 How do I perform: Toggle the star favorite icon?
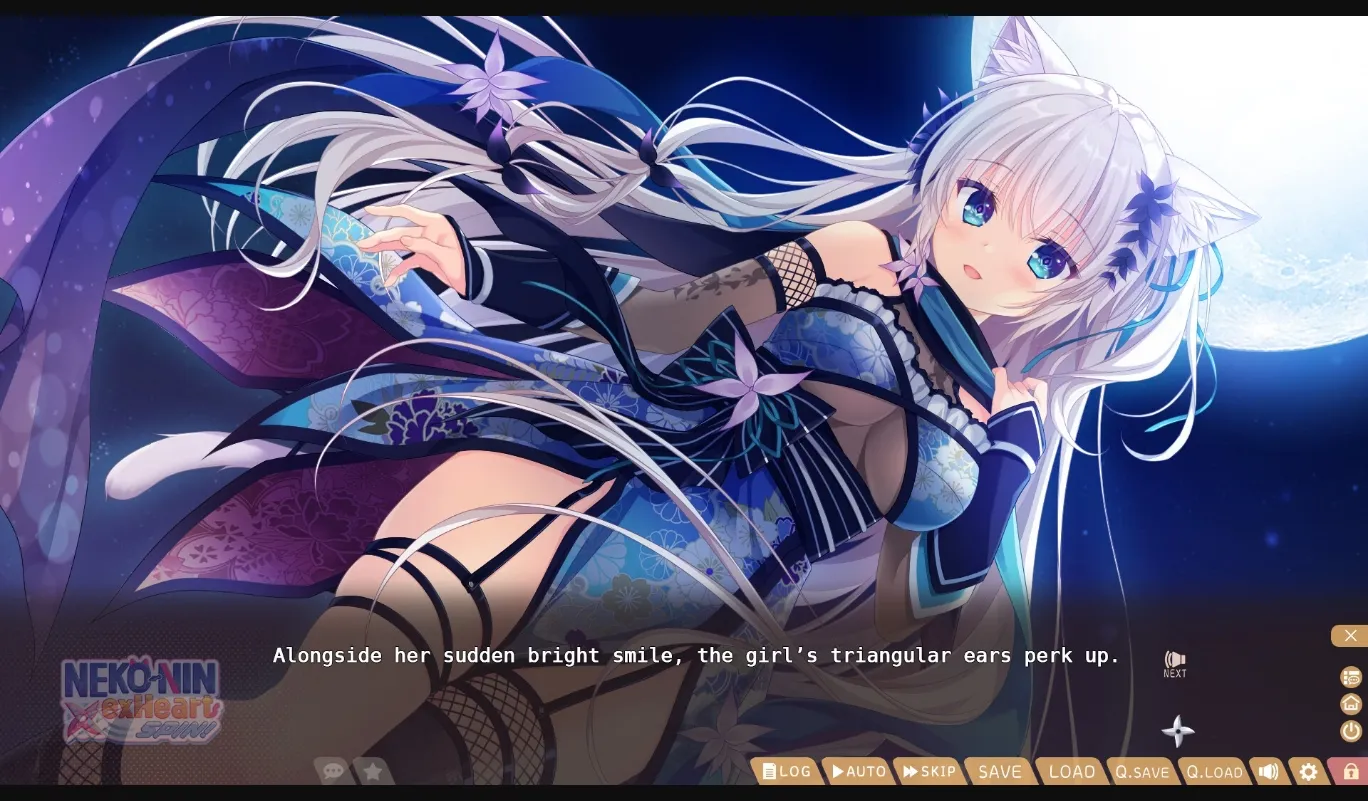(371, 771)
